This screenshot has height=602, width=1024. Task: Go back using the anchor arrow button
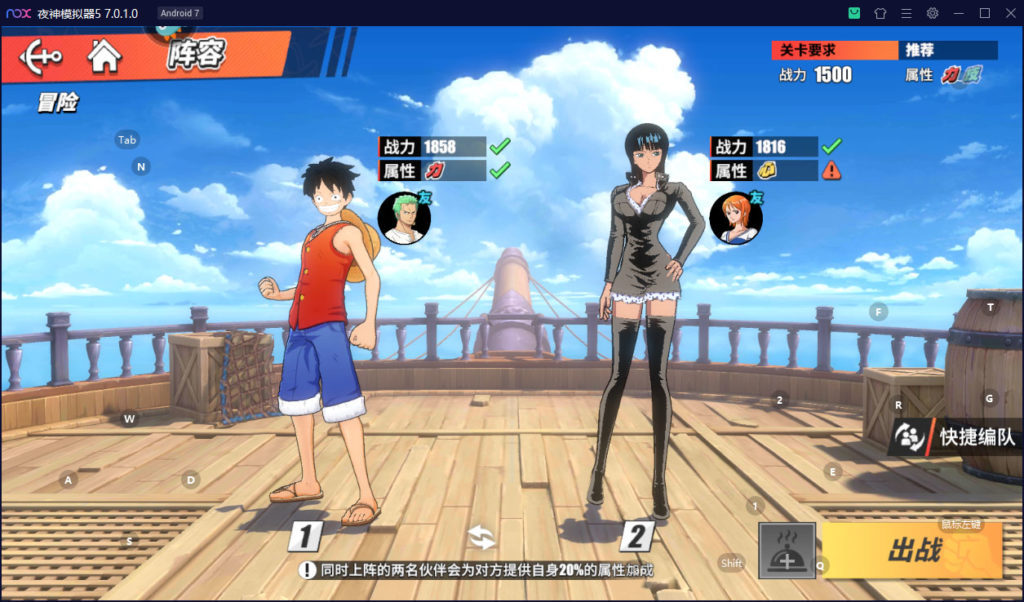coord(40,54)
